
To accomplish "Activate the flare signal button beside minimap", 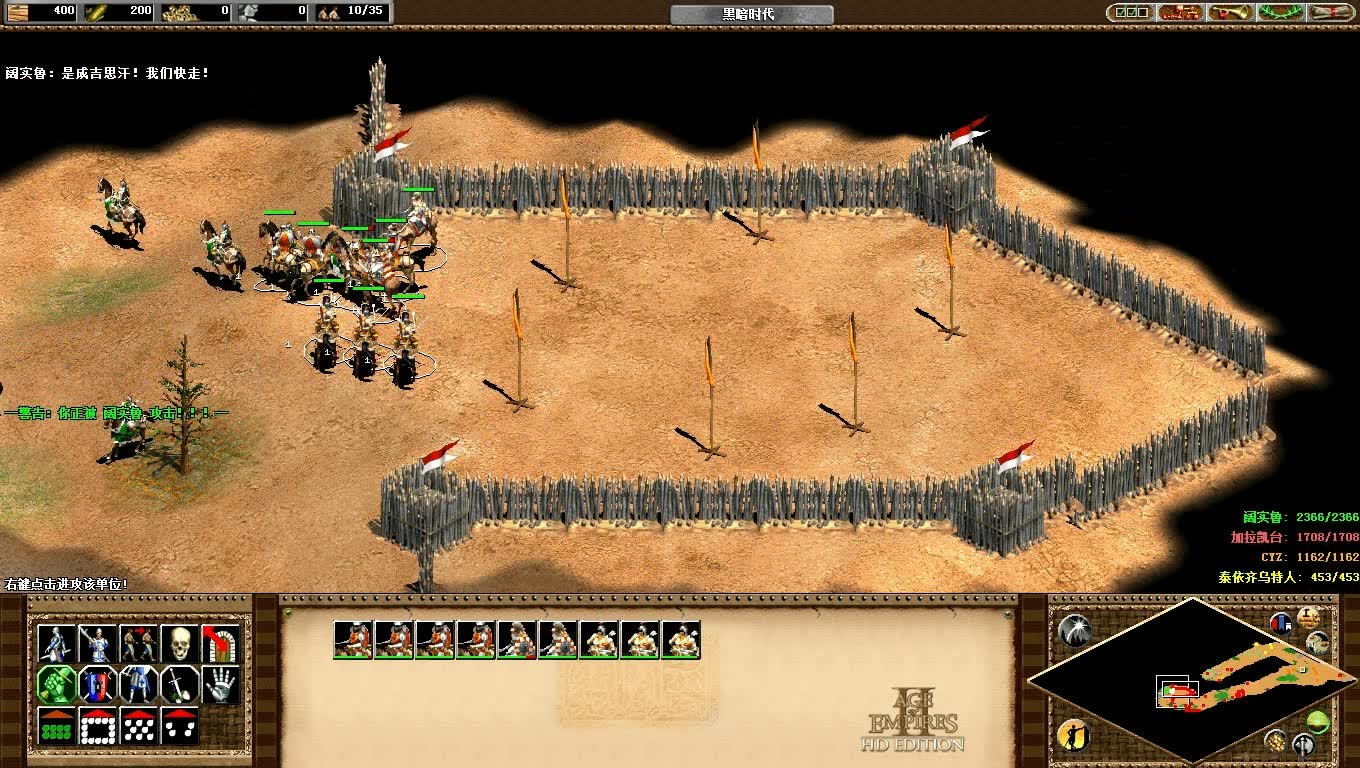I will pyautogui.click(x=1074, y=628).
